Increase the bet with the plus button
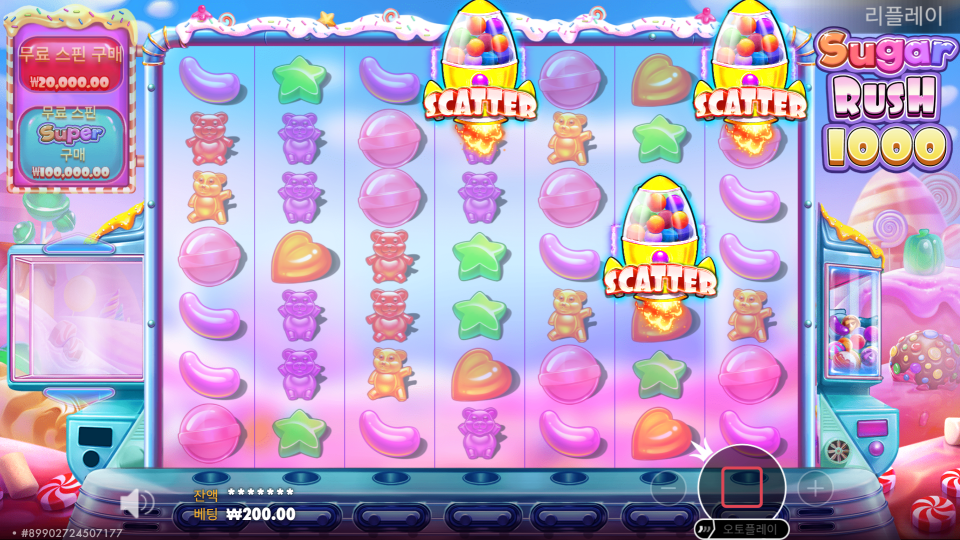This screenshot has height=540, width=960. pyautogui.click(x=815, y=488)
